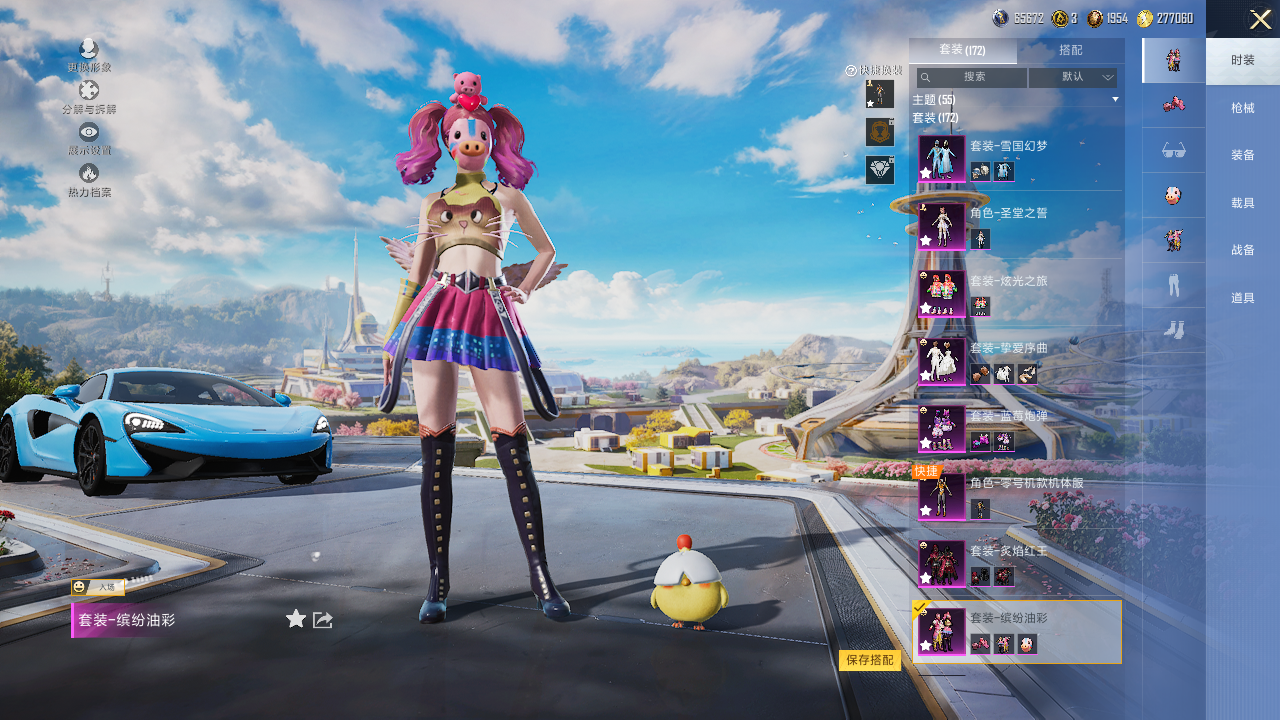Click the outfit 搜索 search field
The width and height of the screenshot is (1280, 720).
[973, 77]
